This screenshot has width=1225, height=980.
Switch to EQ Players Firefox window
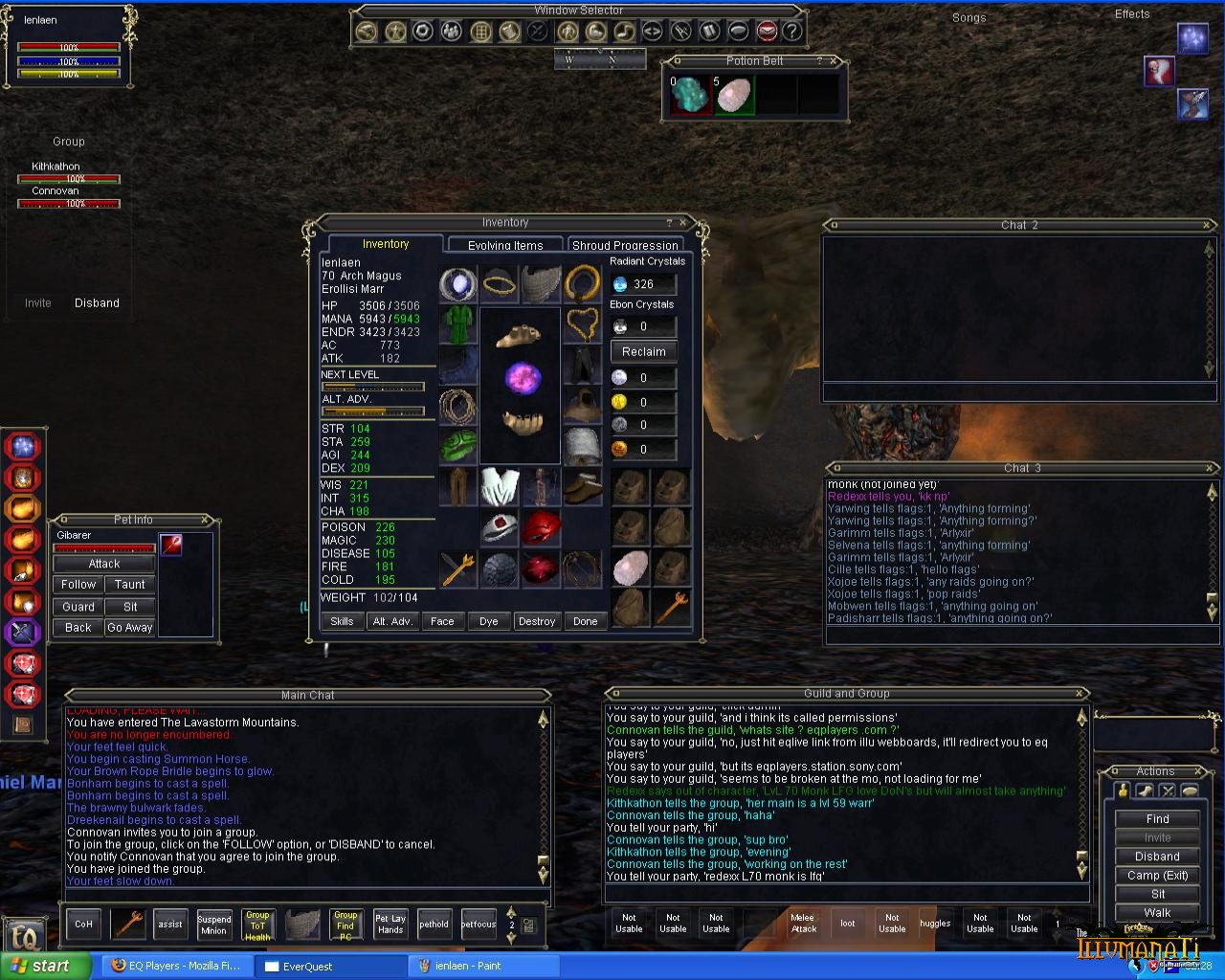tap(176, 966)
